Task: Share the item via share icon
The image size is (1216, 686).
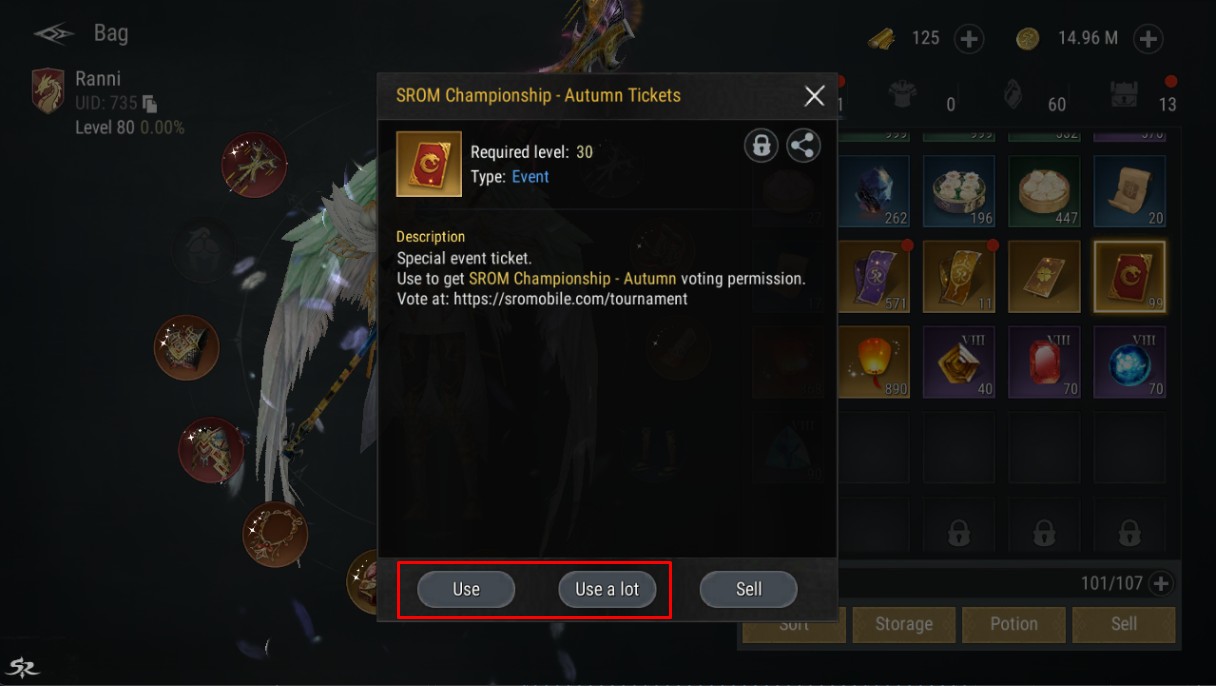Action: (802, 146)
